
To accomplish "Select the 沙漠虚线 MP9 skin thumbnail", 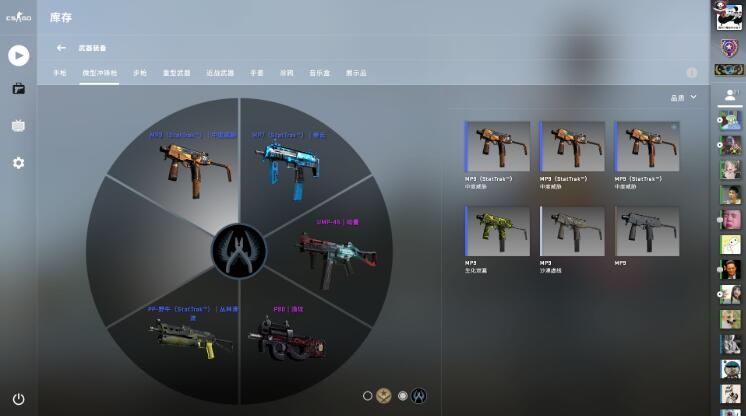I will (573, 232).
